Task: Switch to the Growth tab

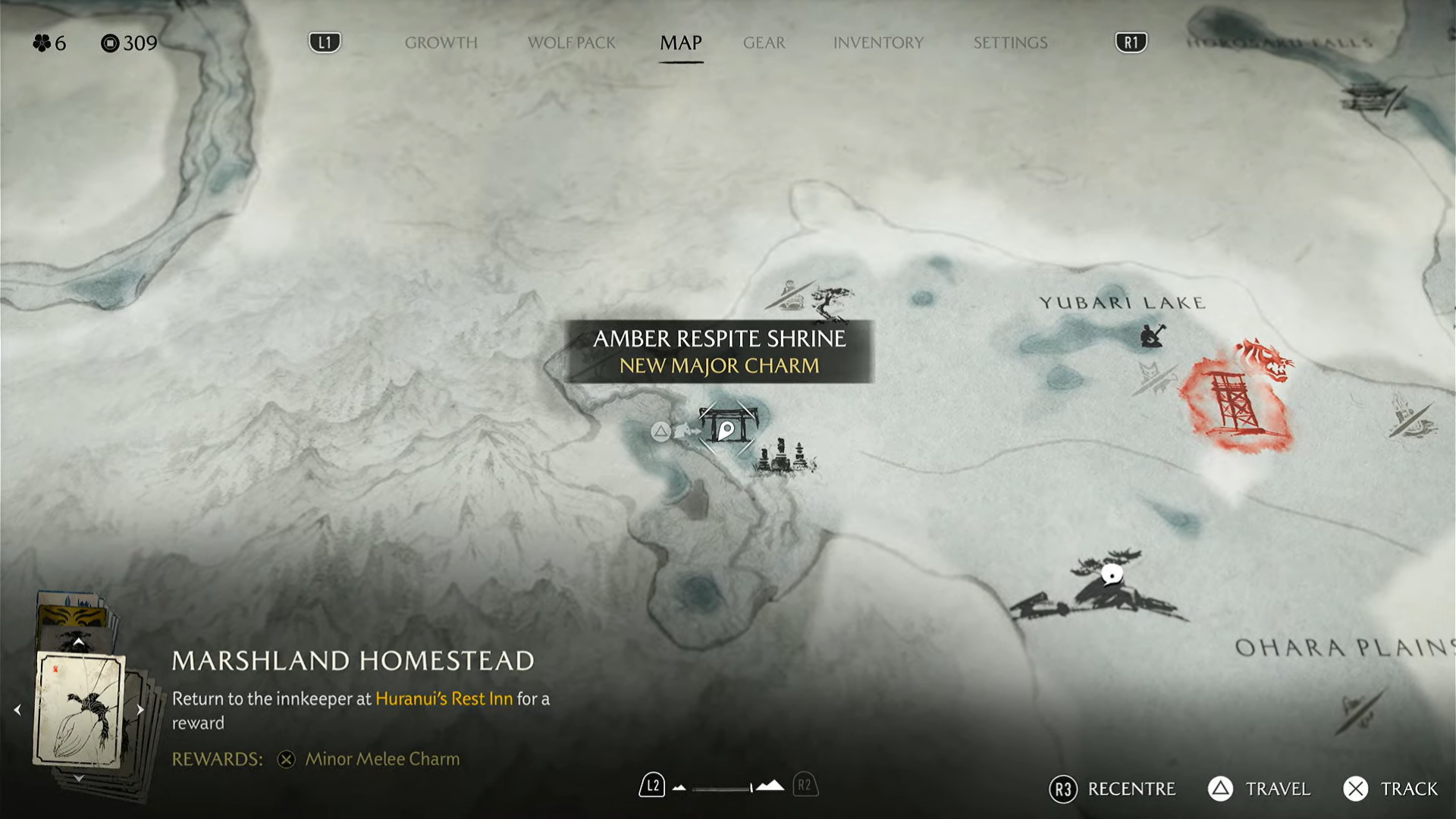Action: click(x=441, y=43)
